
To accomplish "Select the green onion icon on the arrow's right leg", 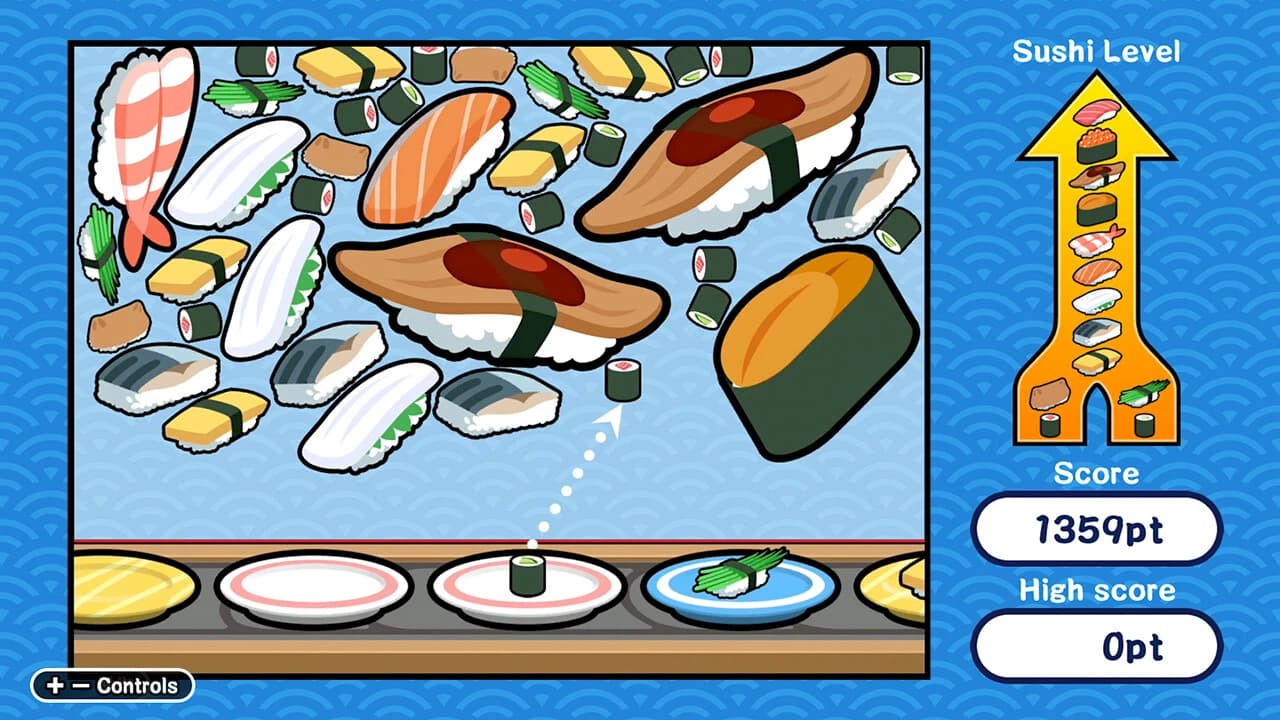I will click(1142, 394).
